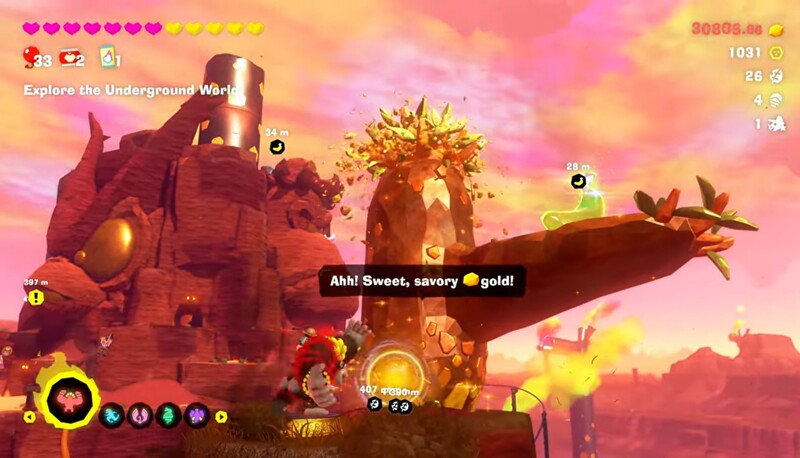Click the juice carton item icon
Screen dimensions: 800x458
[107, 58]
